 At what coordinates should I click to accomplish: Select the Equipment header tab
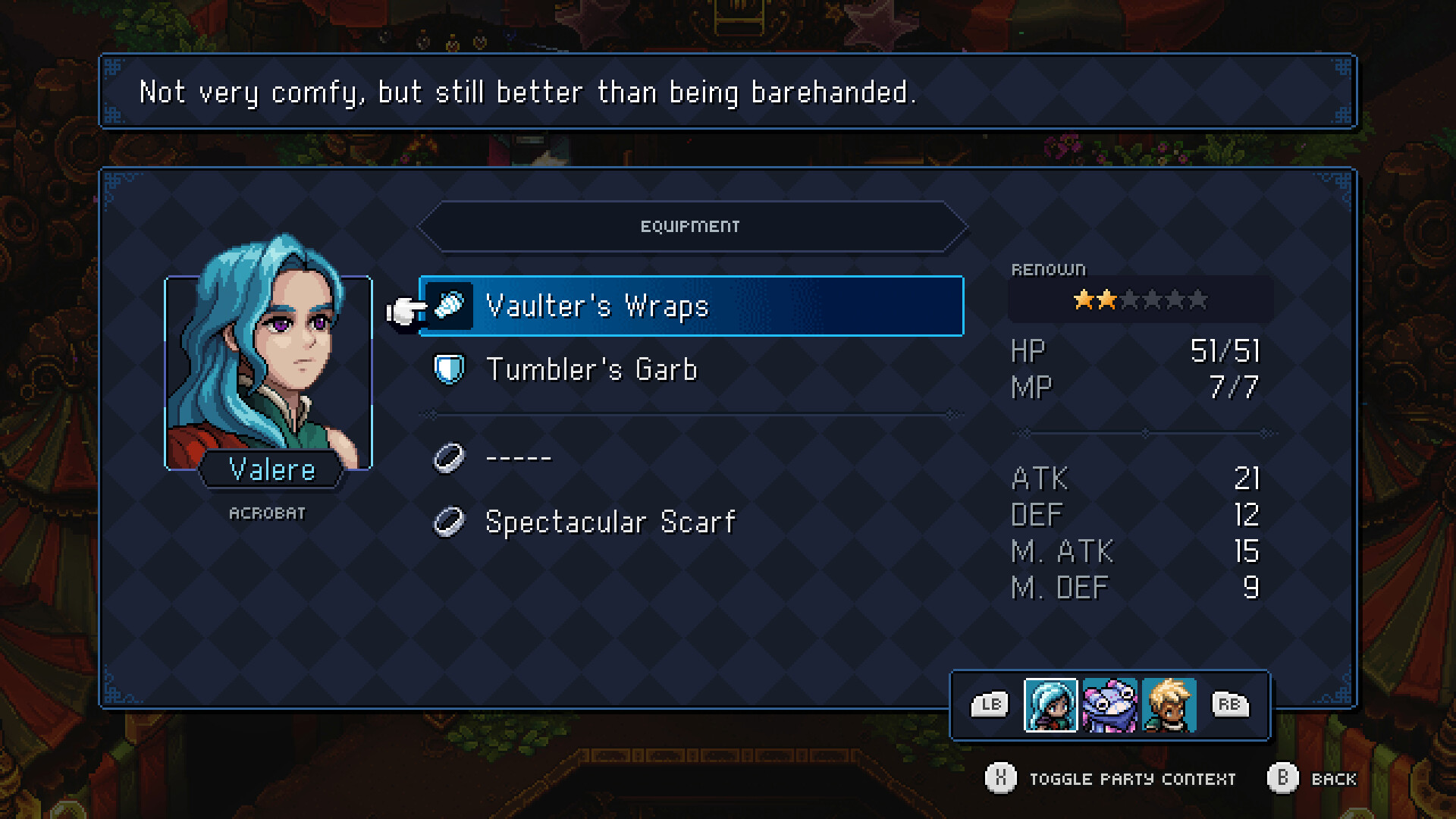tap(691, 225)
